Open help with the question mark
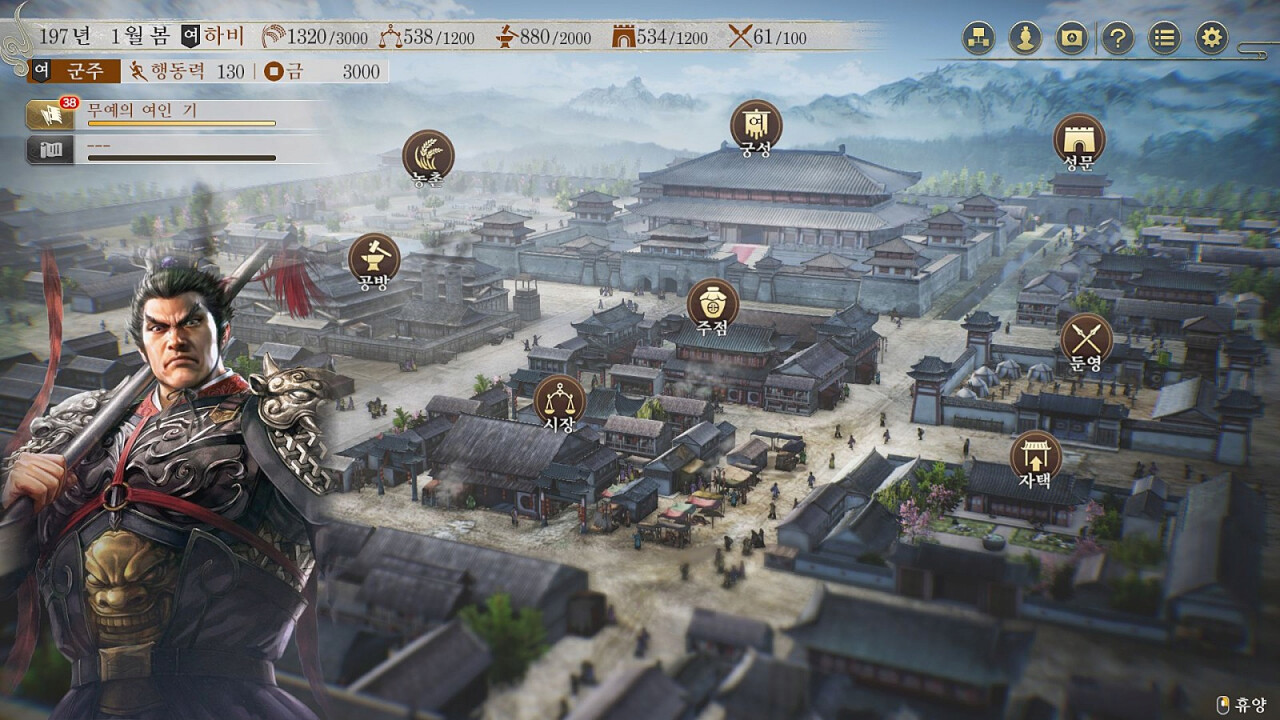Screen dimensions: 1280x720 pos(1118,39)
